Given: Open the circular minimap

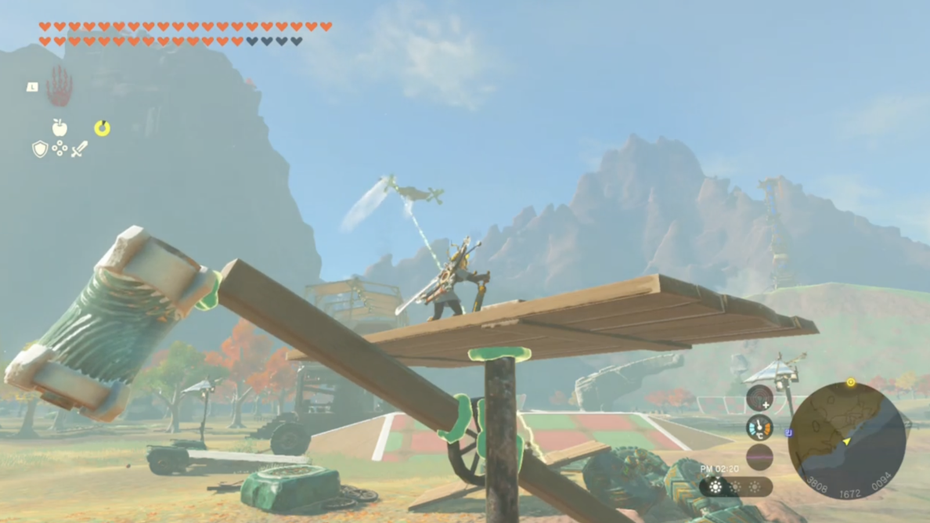Looking at the screenshot, I should (847, 441).
